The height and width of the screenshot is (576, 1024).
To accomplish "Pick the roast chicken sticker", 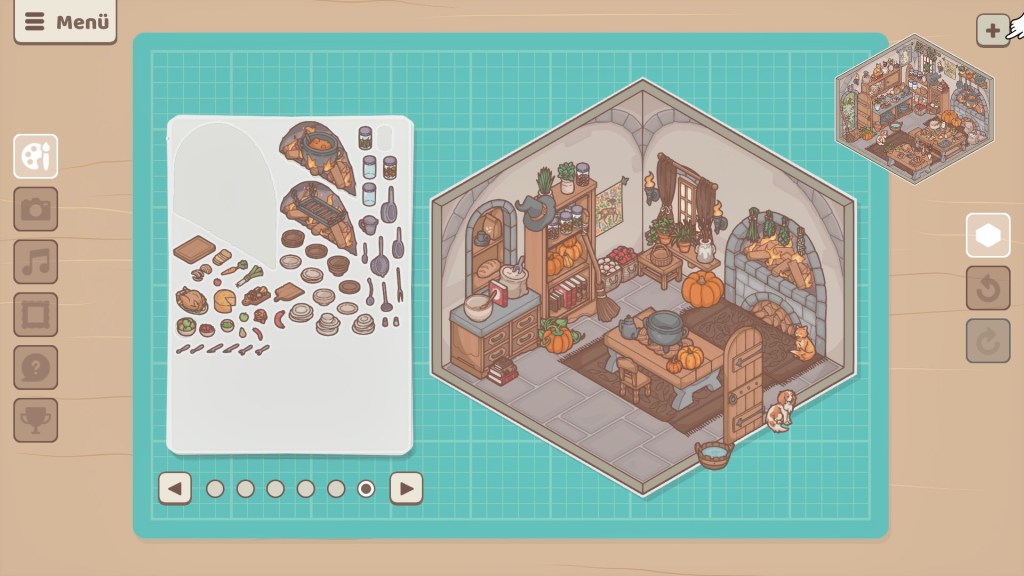I will 190,298.
